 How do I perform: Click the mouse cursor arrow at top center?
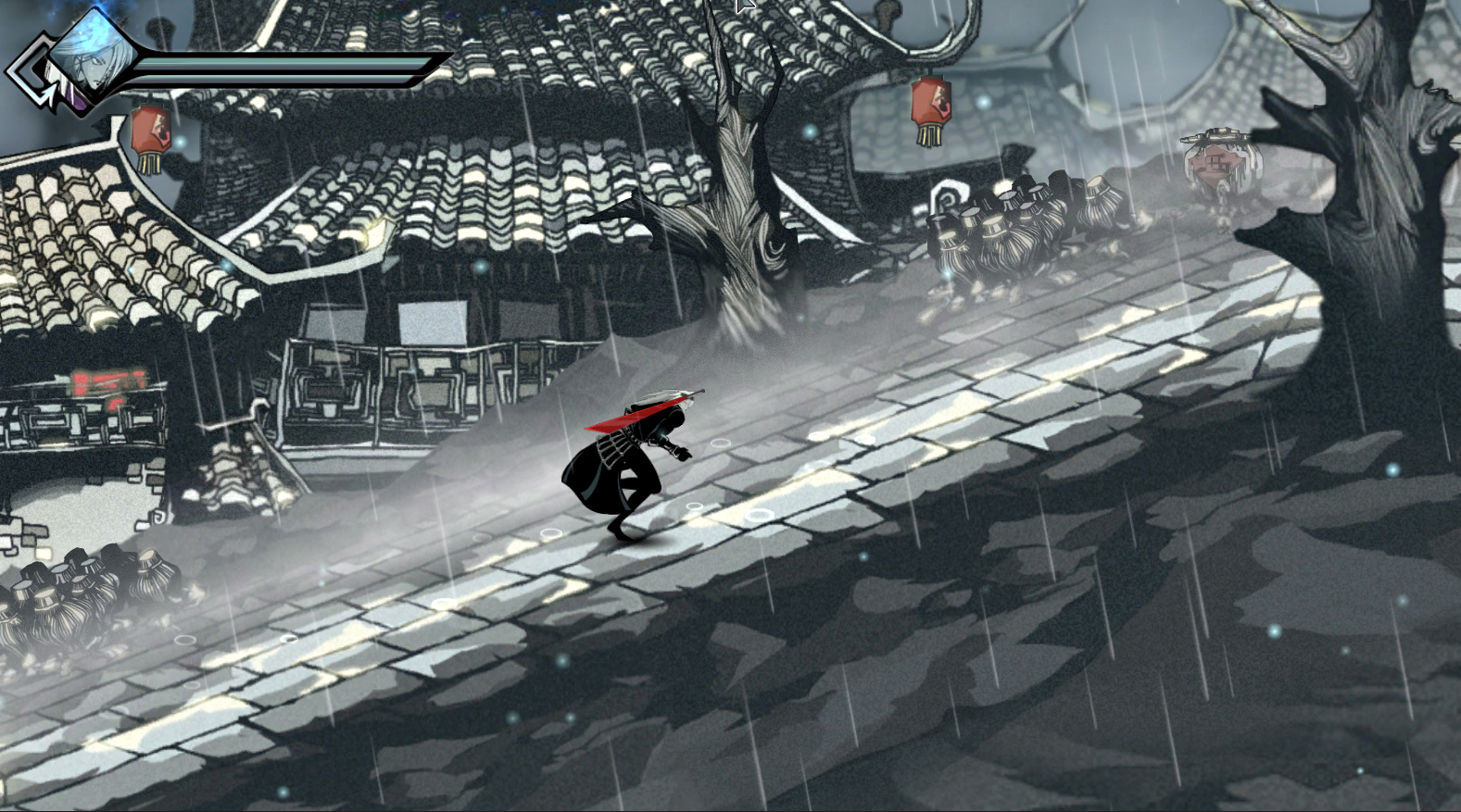(741, 7)
